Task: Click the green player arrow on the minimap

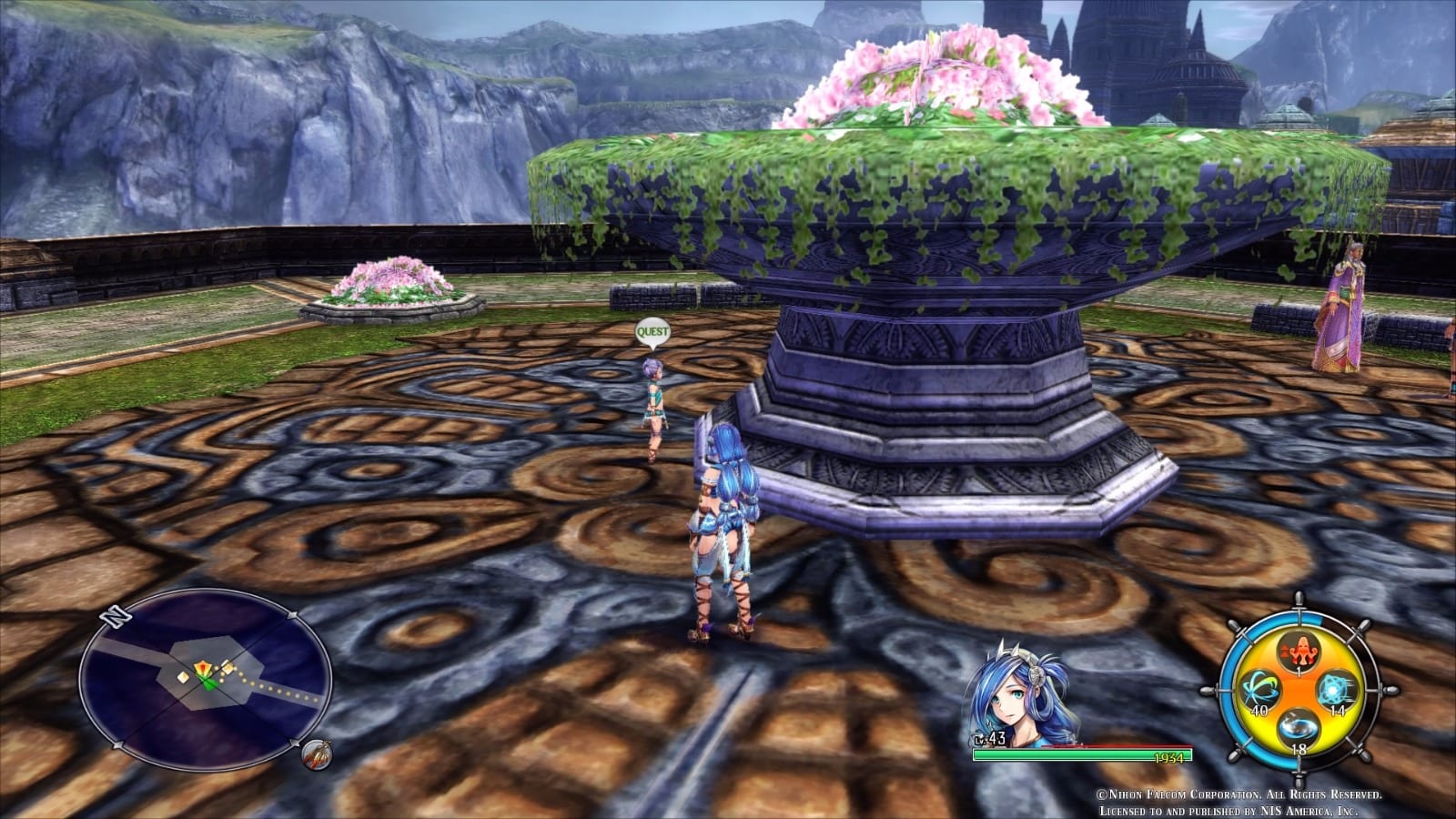Action: (x=209, y=682)
